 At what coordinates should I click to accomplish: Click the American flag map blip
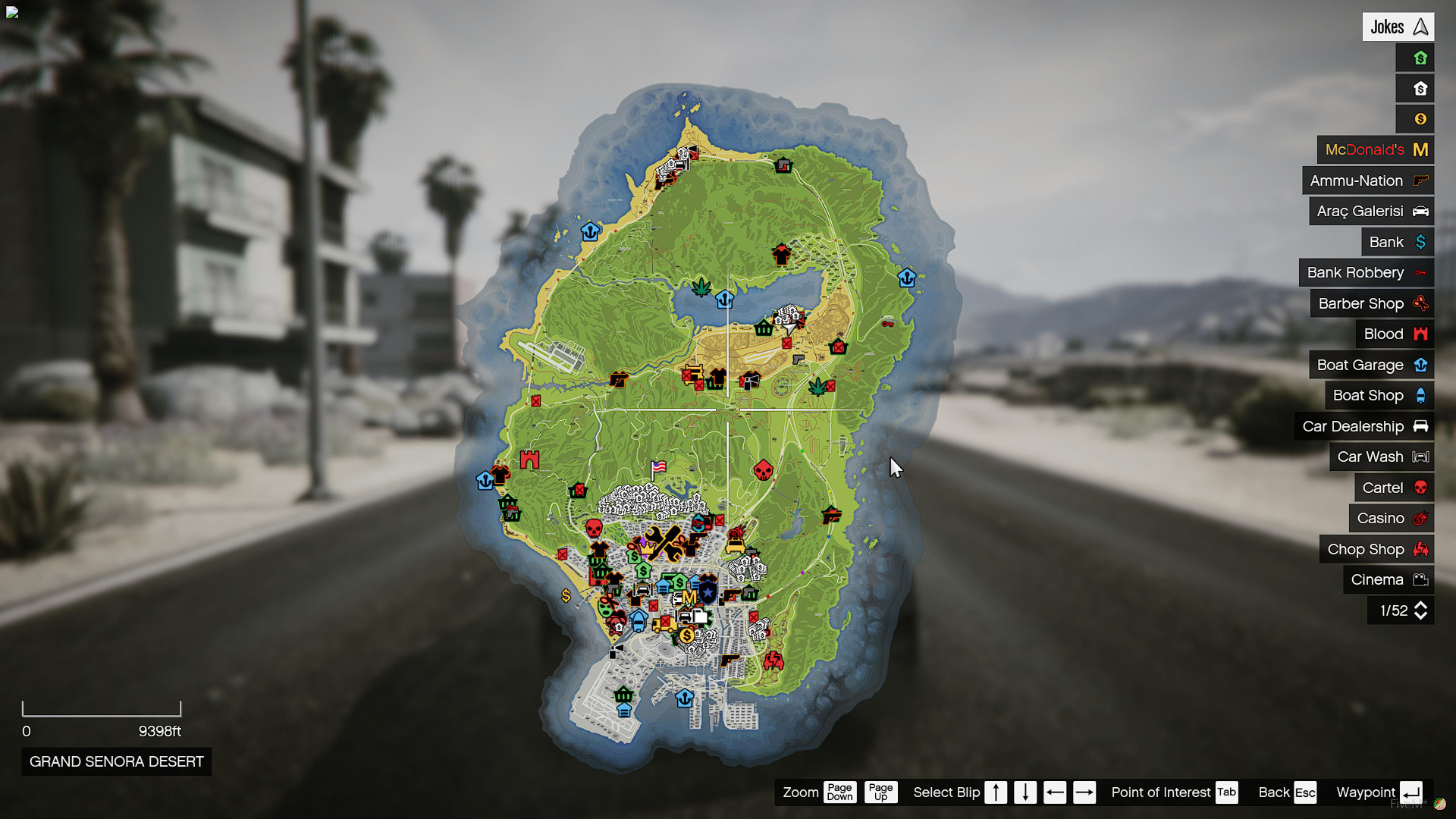tap(658, 467)
